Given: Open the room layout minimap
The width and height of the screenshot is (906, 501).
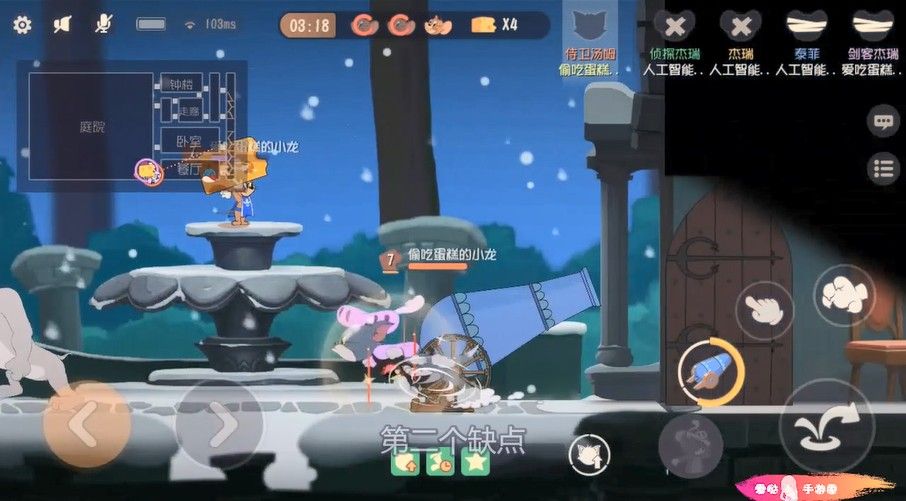Looking at the screenshot, I should (x=132, y=125).
